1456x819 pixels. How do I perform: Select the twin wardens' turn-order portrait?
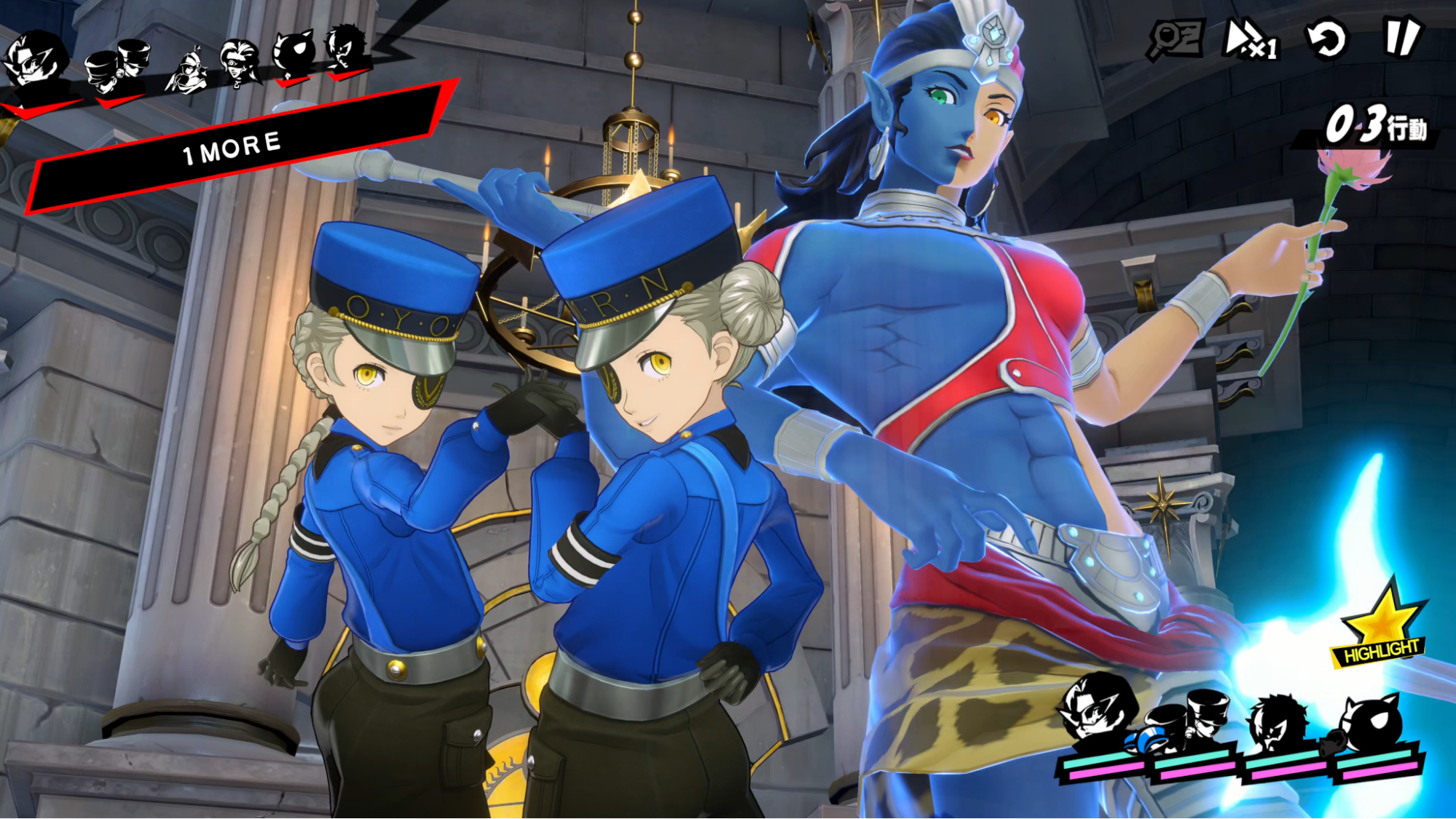tap(118, 66)
